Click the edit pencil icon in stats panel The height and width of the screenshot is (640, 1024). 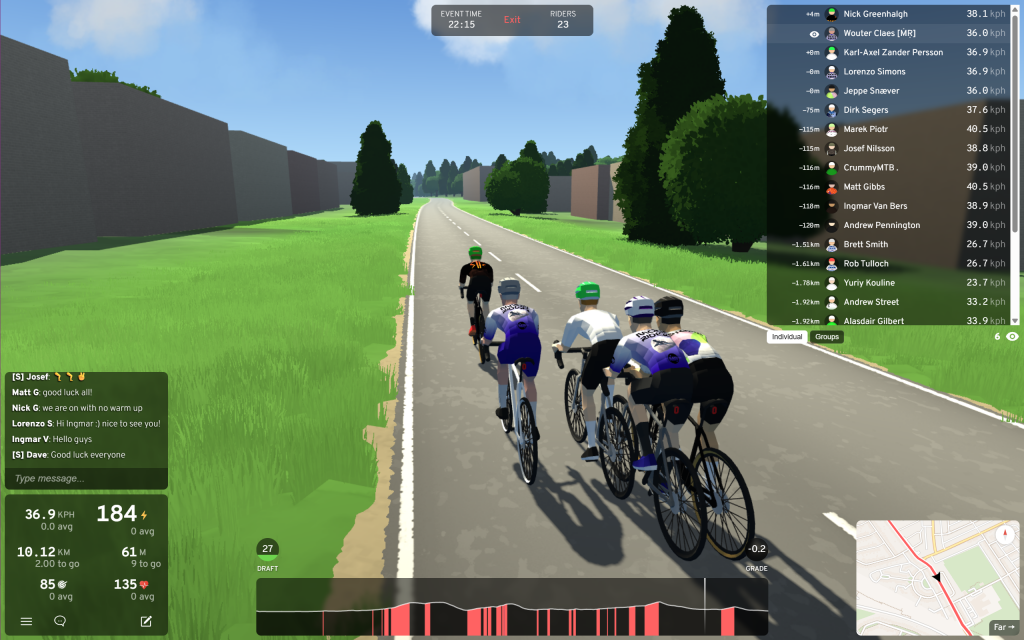coord(146,621)
